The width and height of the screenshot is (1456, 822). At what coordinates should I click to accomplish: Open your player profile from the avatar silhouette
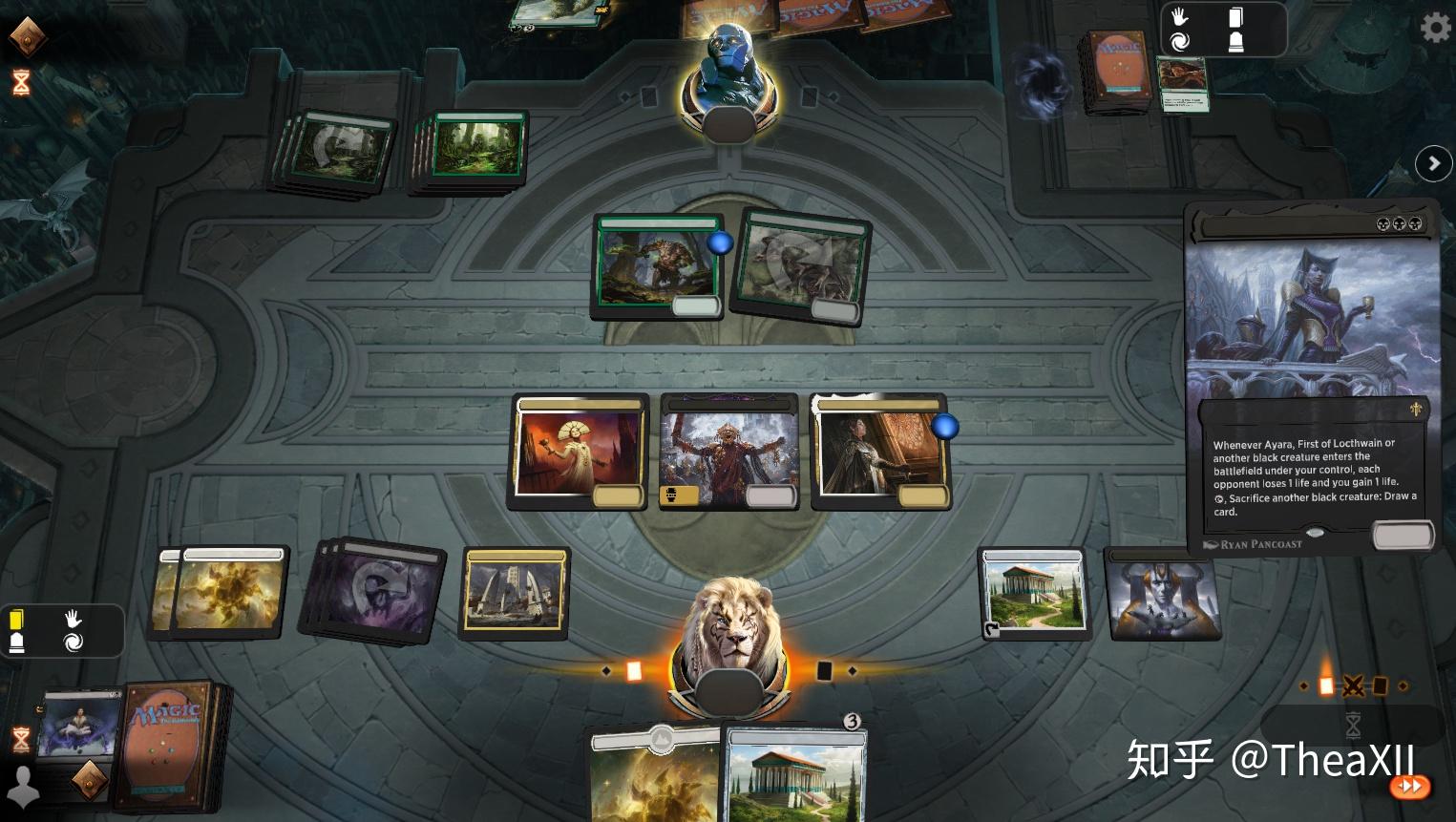23,786
